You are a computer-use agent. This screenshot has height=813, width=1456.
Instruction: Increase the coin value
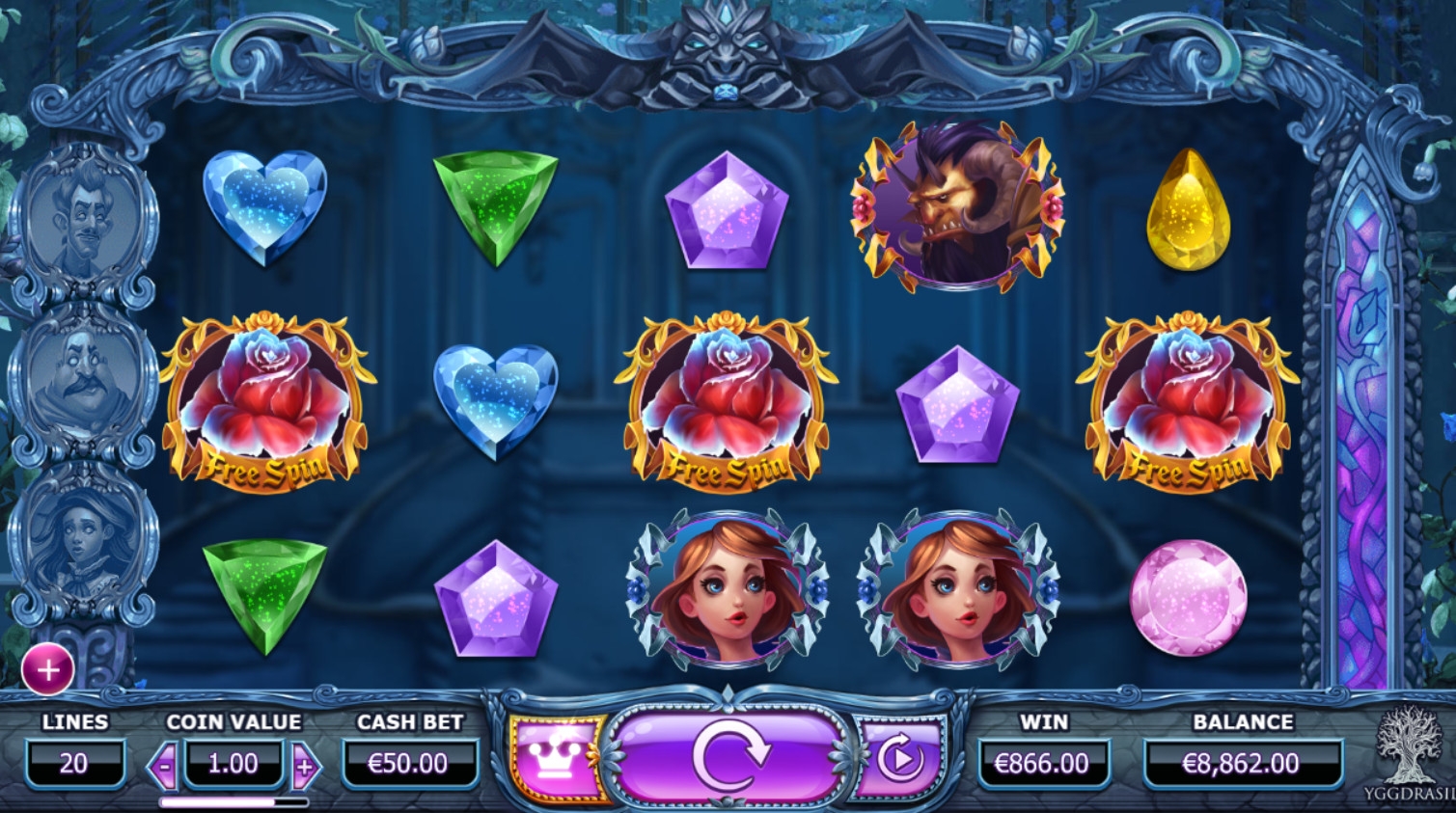pos(305,767)
